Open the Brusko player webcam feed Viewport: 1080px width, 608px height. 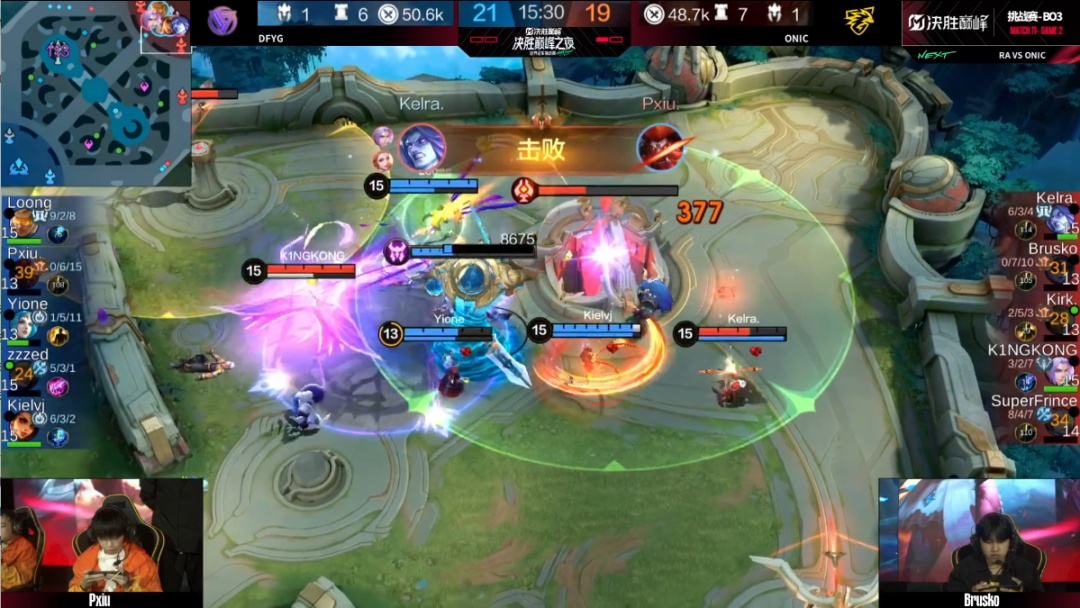click(x=978, y=541)
